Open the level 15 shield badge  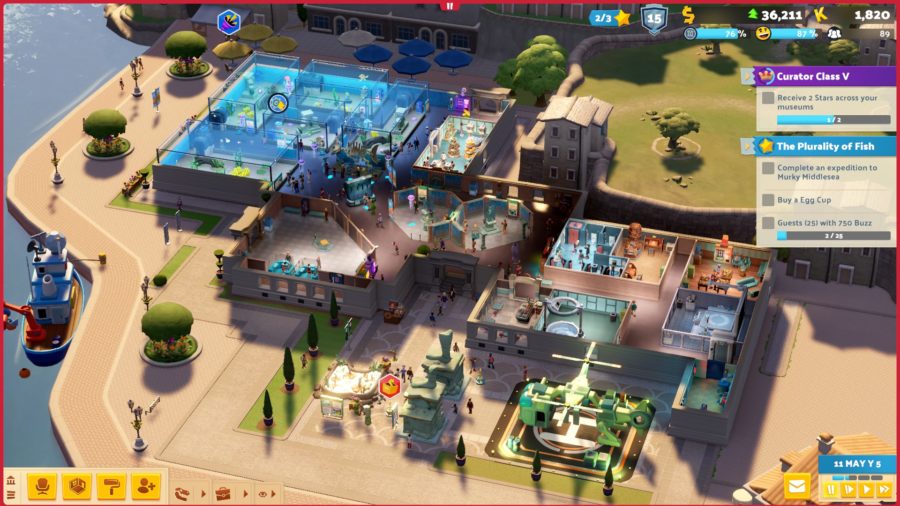pos(653,18)
